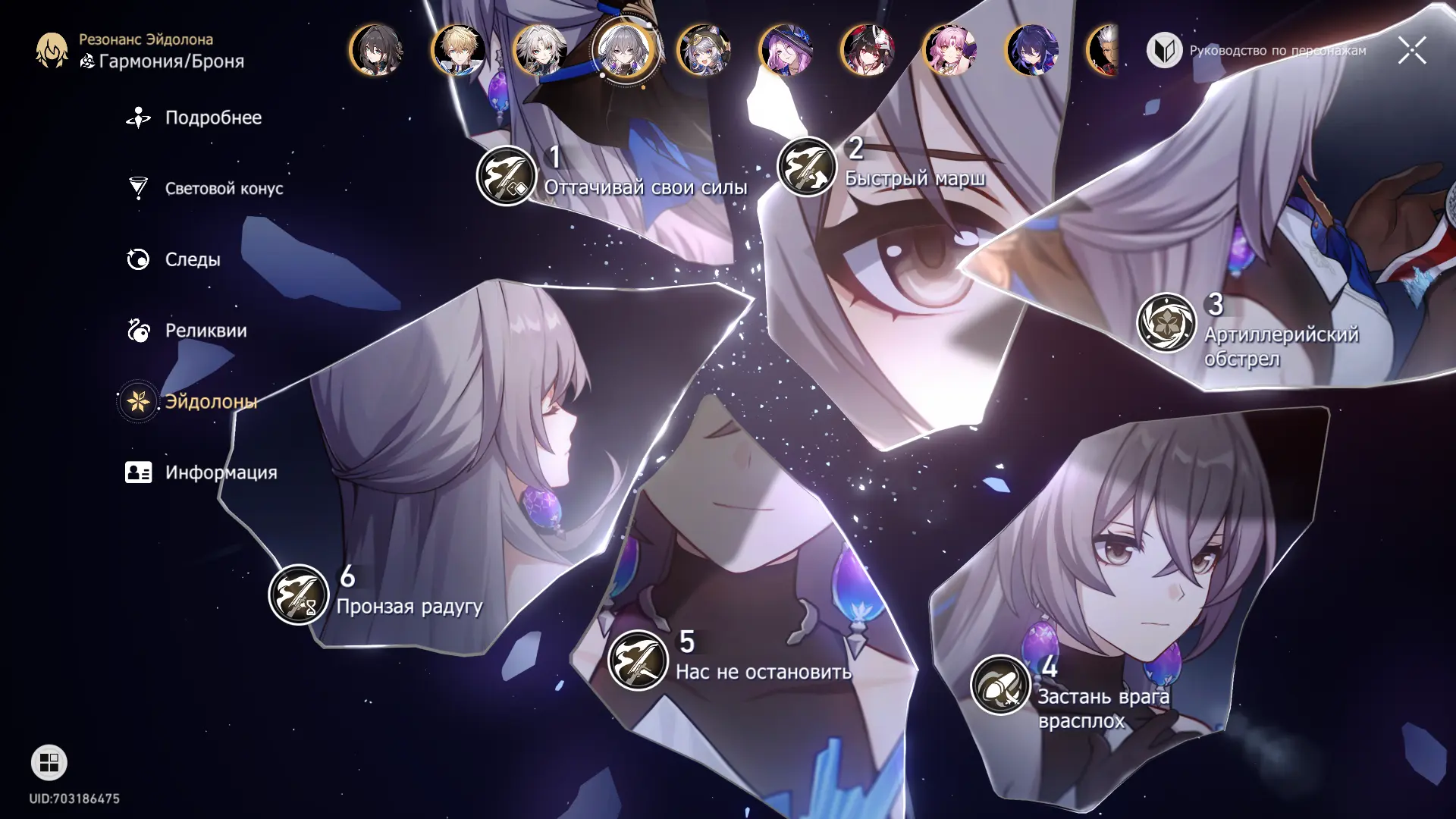
Task: Select Eidolon 4 Застань врага врасплох
Action: coord(1000,685)
